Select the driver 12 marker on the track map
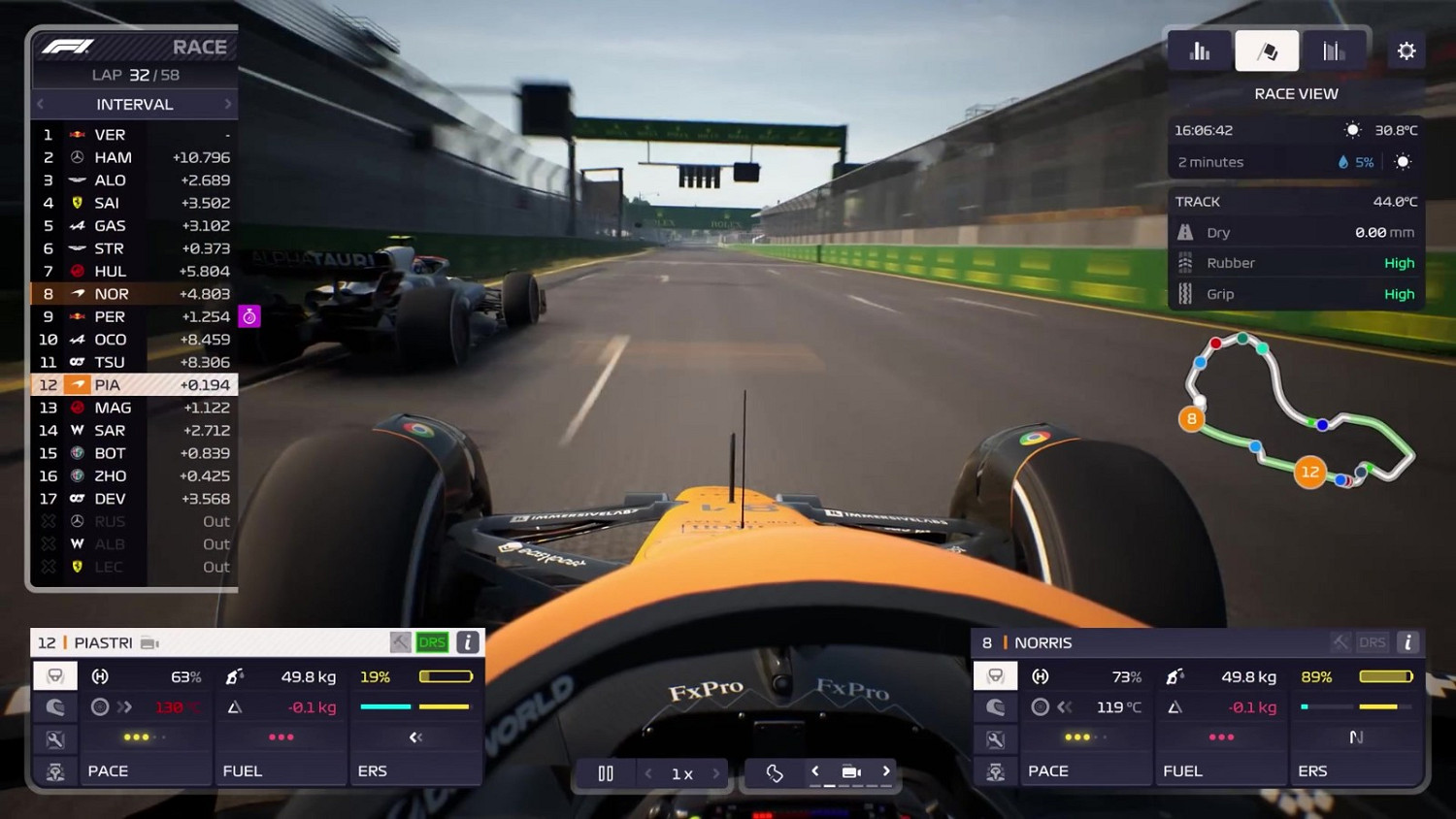Screen dimensions: 1456x819 (1310, 472)
